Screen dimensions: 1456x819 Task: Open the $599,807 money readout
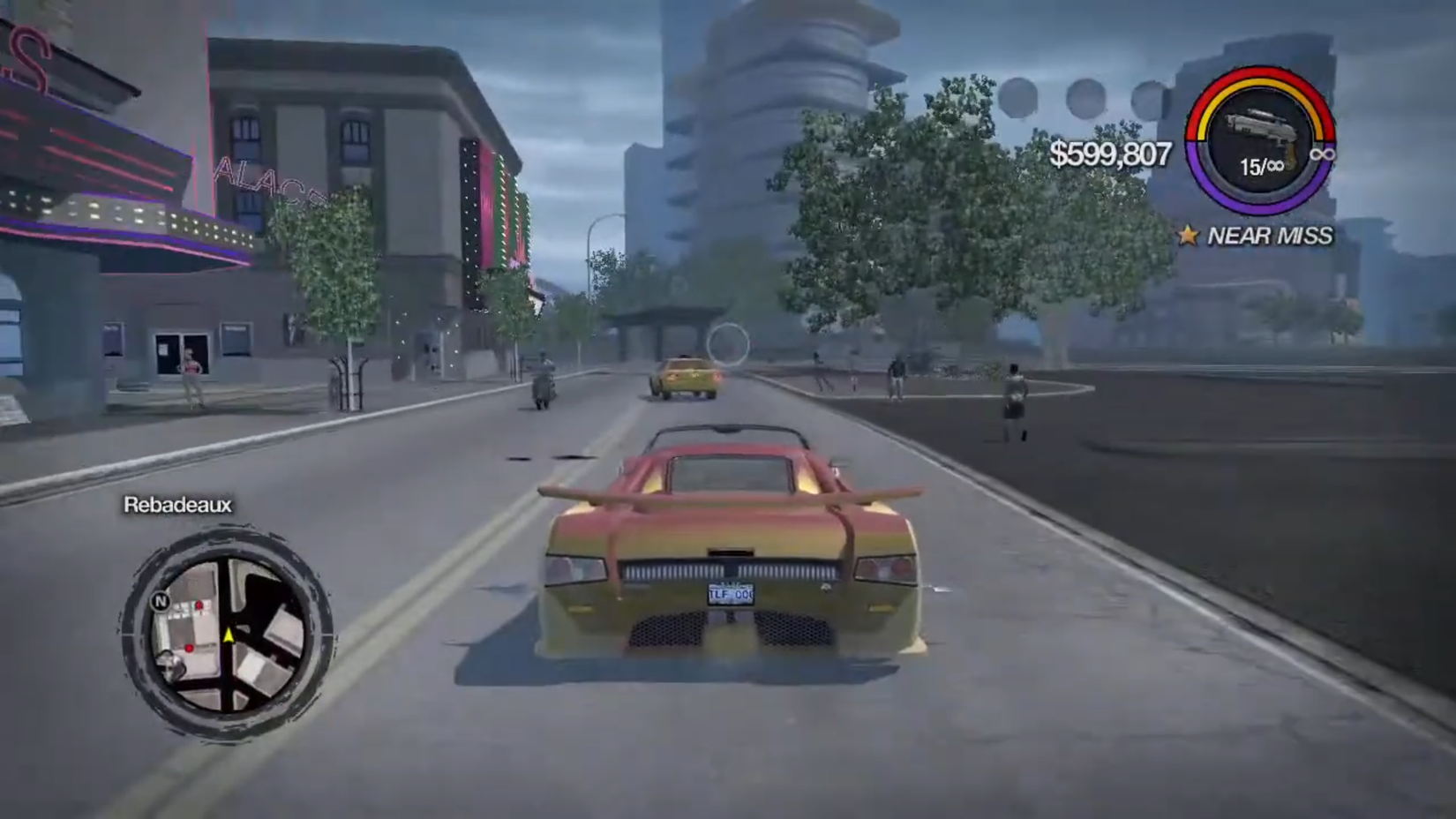(x=1110, y=157)
